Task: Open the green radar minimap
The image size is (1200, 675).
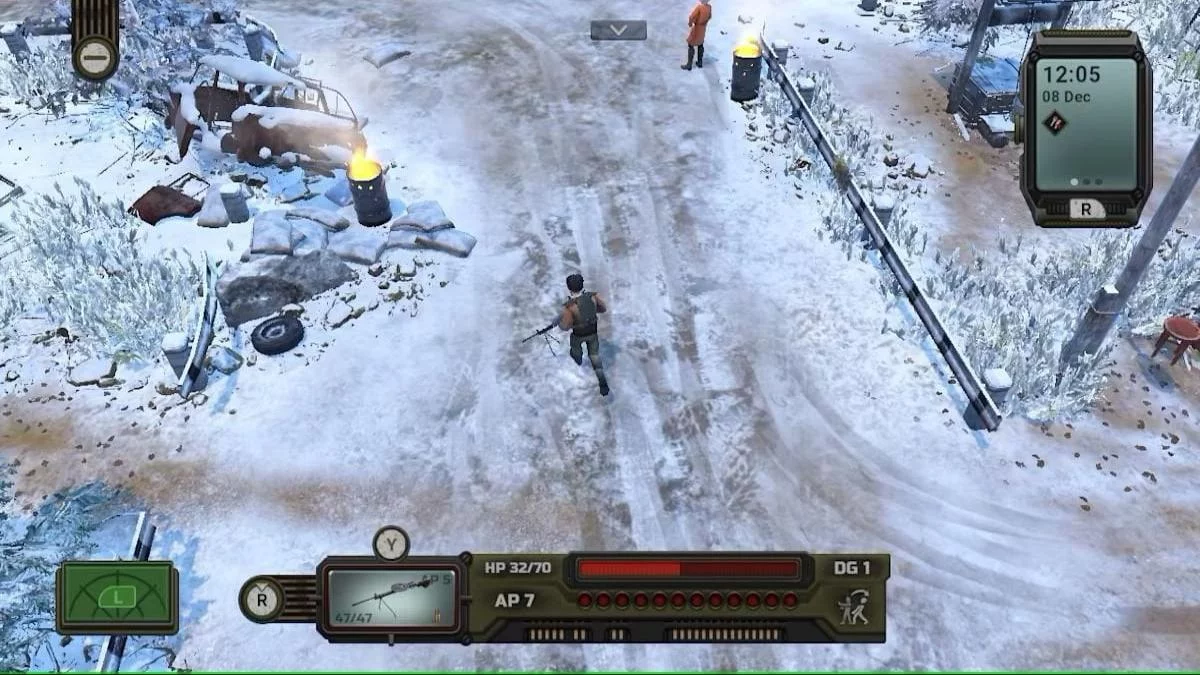Action: (x=117, y=597)
